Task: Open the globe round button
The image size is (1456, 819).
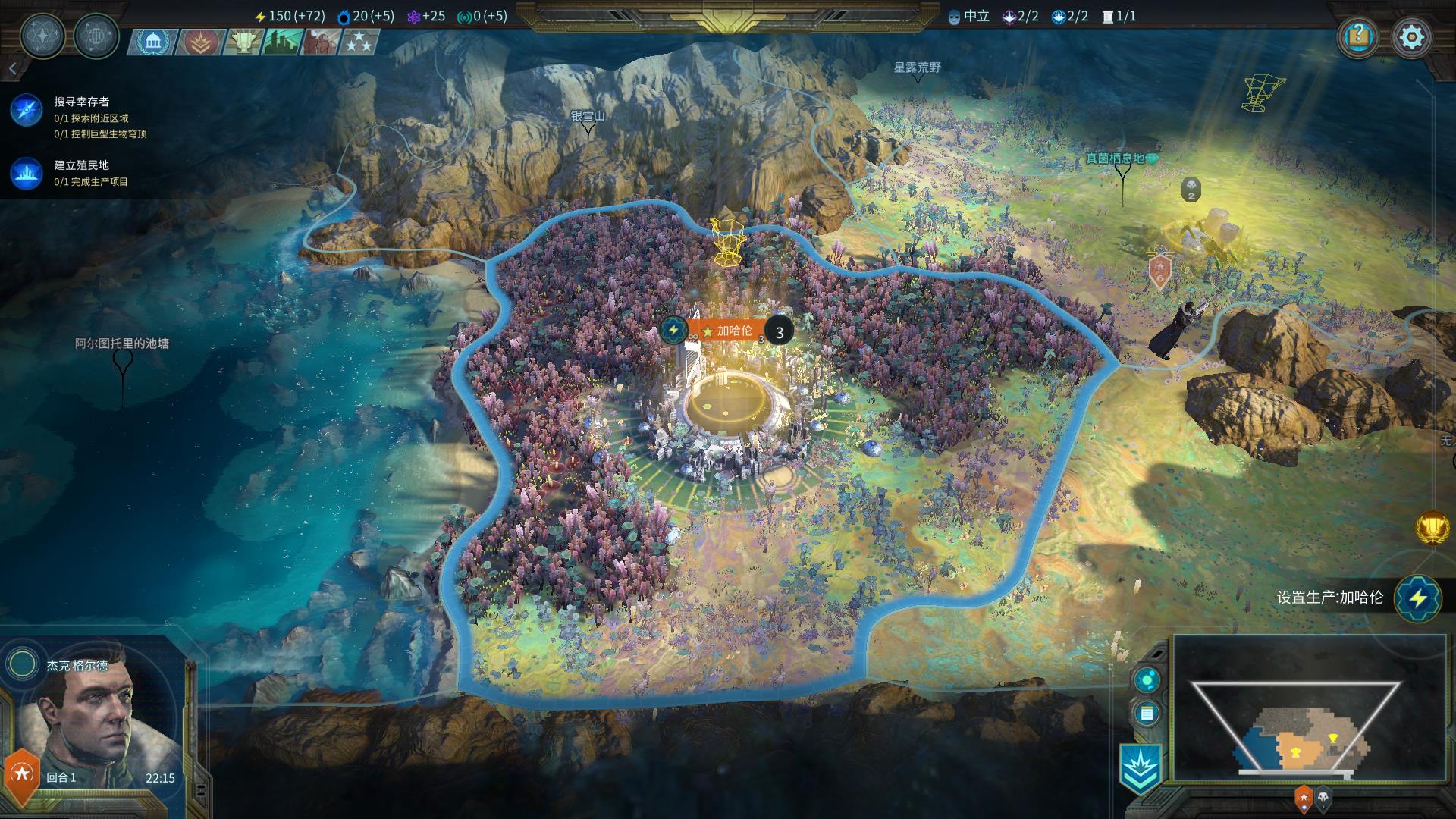Action: pos(96,36)
